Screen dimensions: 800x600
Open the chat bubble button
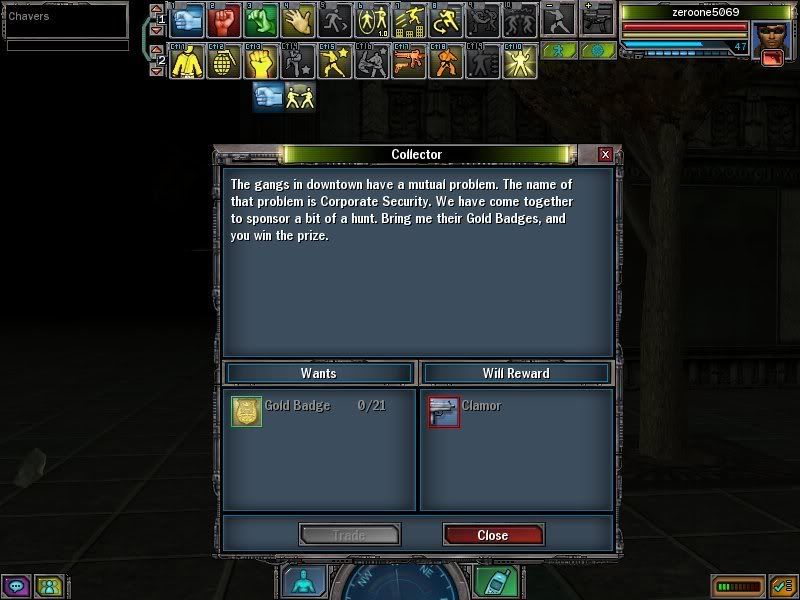[x=16, y=586]
